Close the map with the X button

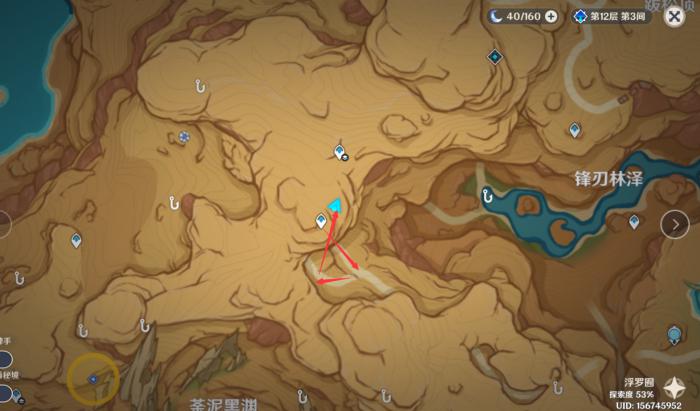673,17
